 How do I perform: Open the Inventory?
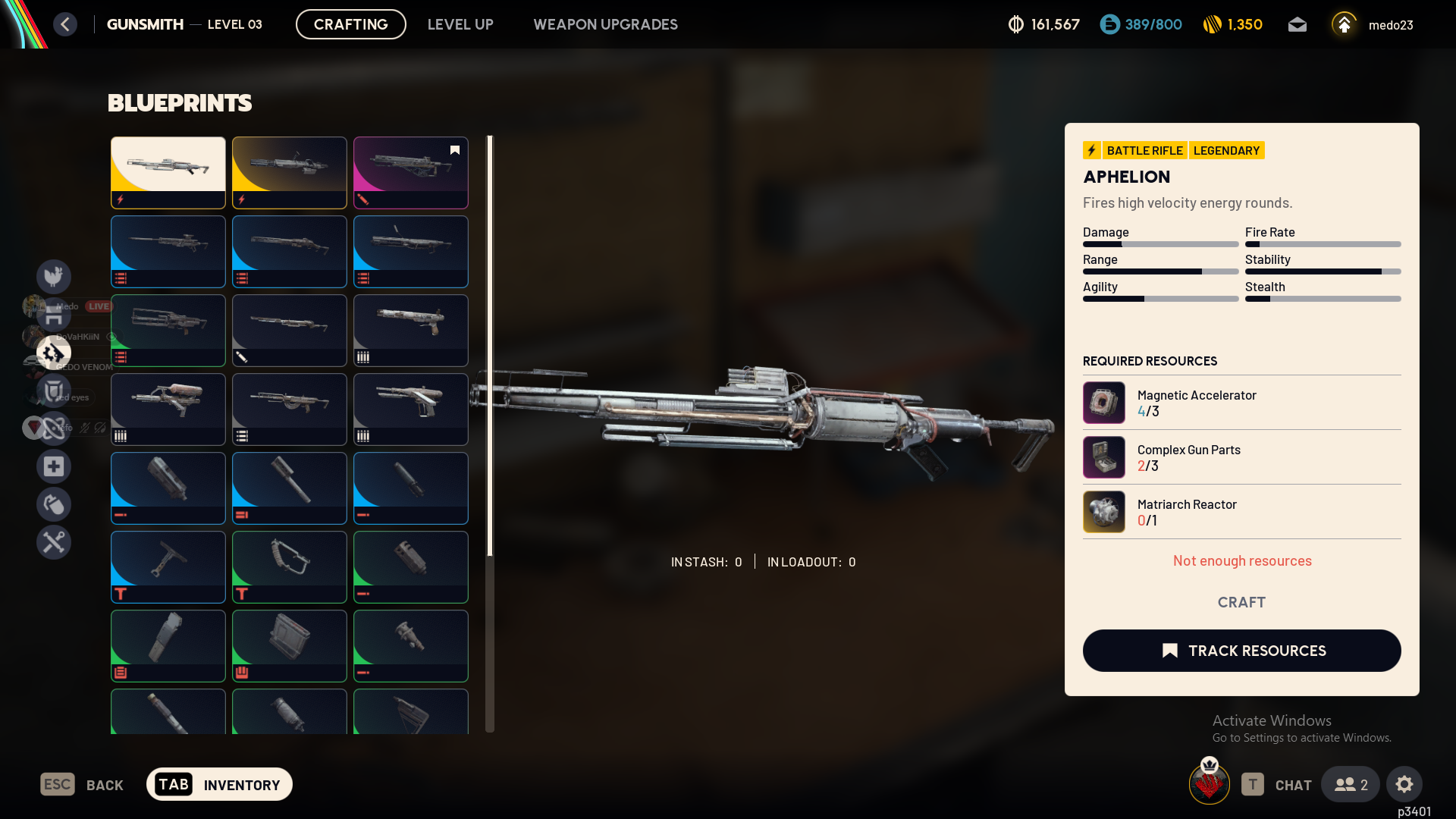pos(219,784)
